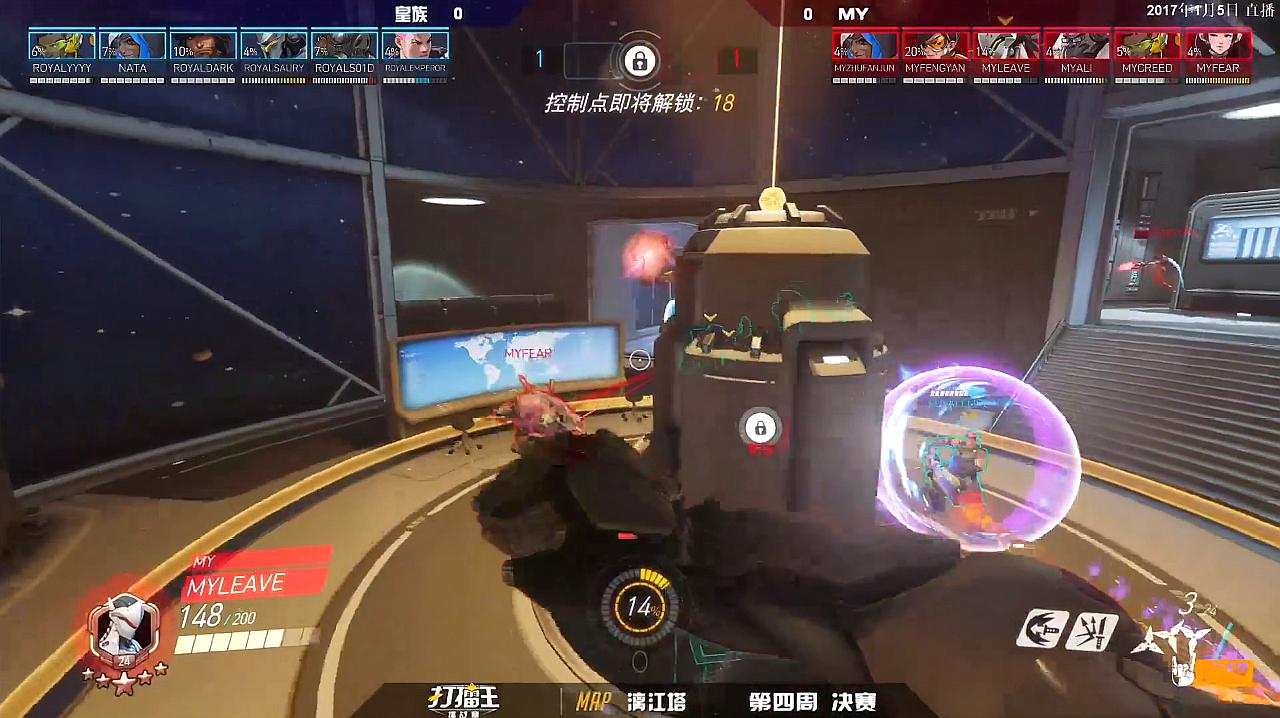
Task: Choose the MYALI player portrait
Action: 1076,46
